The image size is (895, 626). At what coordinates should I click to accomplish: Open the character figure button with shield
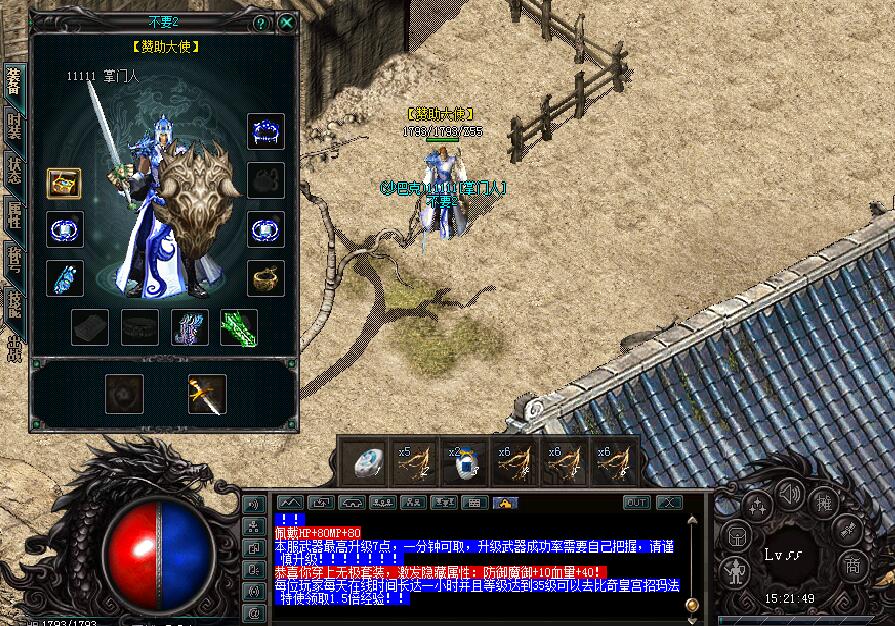point(735,570)
